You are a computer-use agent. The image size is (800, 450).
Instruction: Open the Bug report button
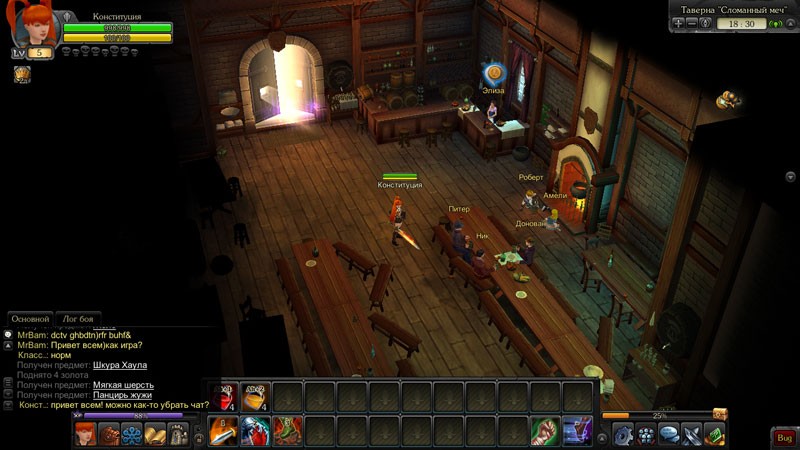point(784,438)
